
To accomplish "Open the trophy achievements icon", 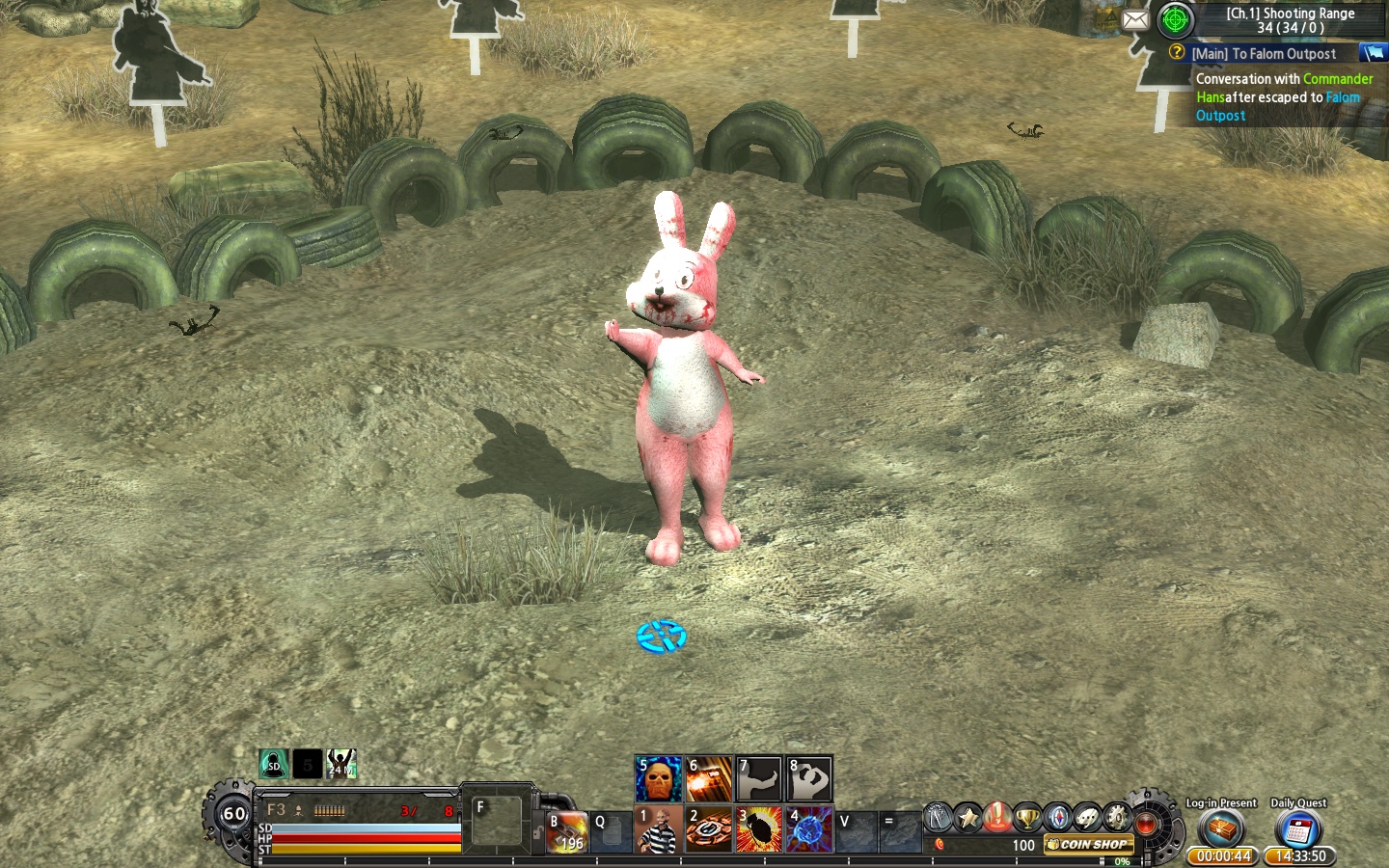I will 1027,818.
